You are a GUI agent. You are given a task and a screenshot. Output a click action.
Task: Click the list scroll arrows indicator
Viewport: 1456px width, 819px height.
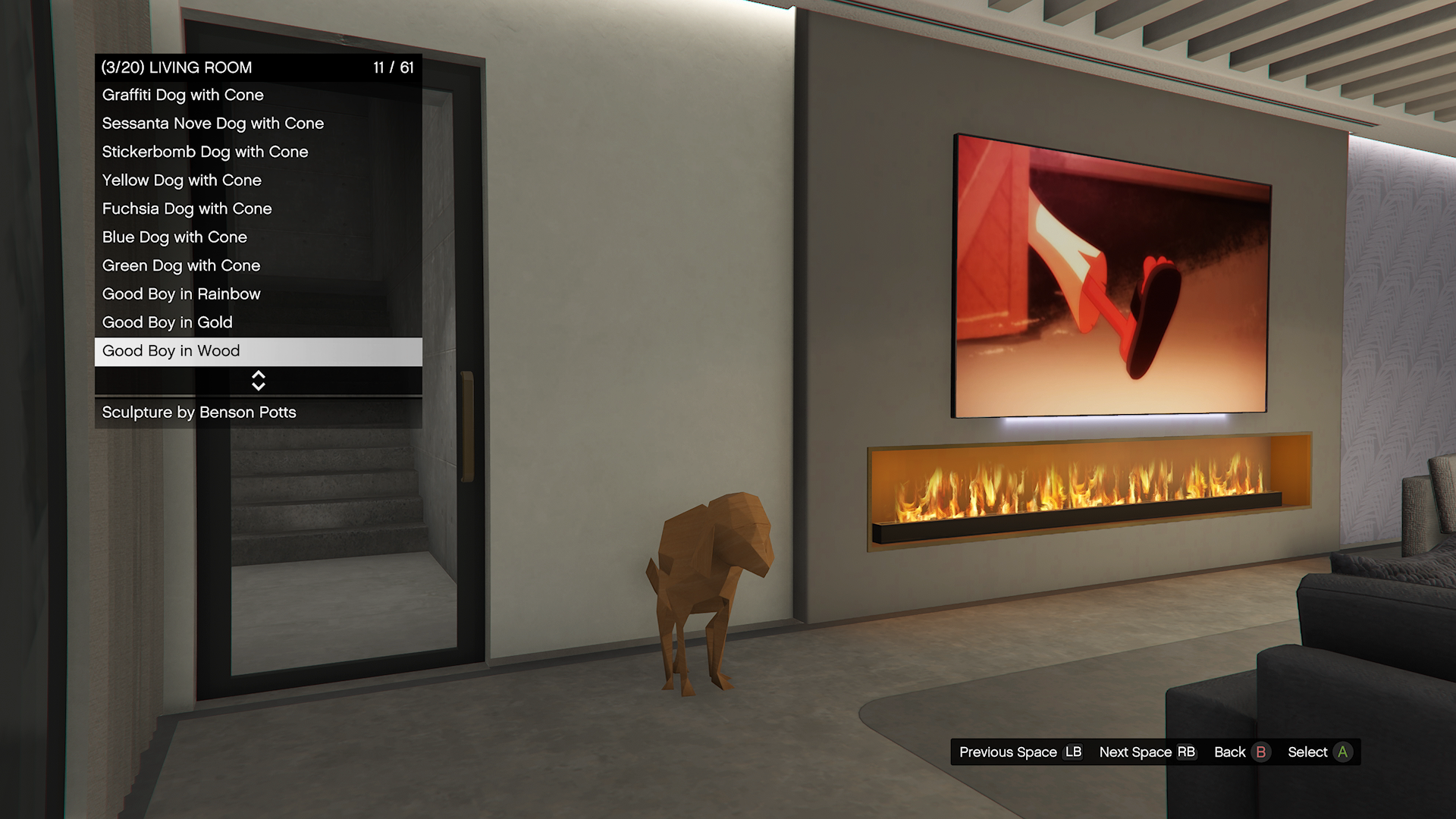point(258,381)
